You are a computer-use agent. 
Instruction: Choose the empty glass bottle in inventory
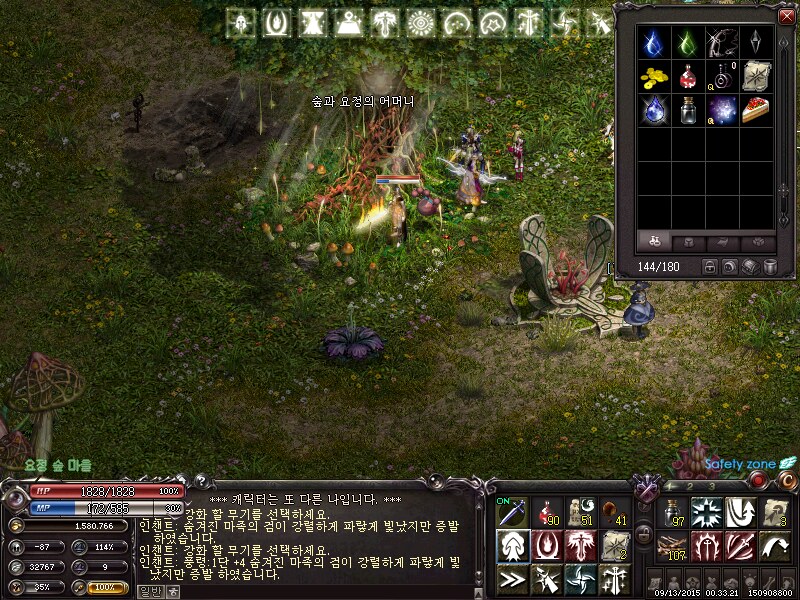(x=687, y=109)
